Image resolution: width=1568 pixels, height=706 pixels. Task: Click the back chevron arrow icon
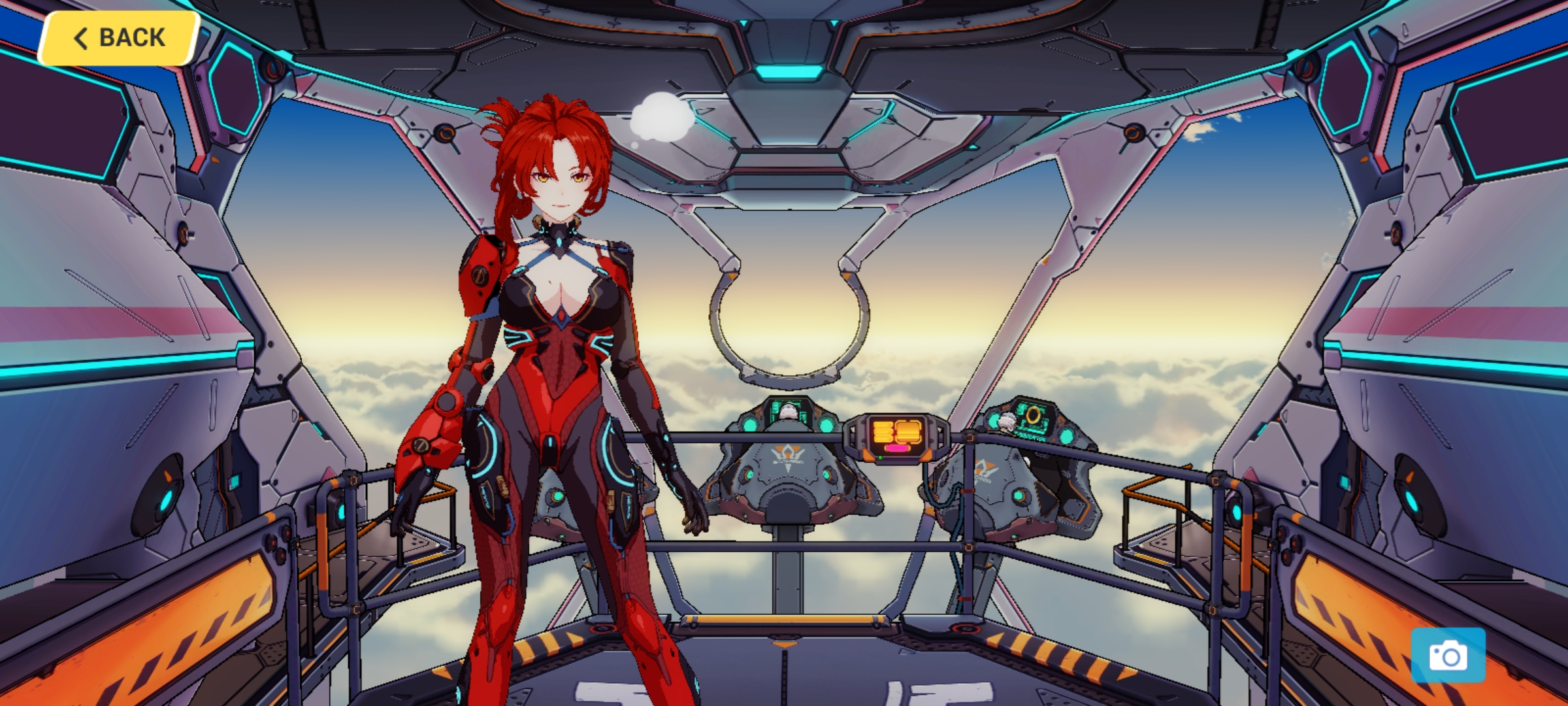[80, 37]
